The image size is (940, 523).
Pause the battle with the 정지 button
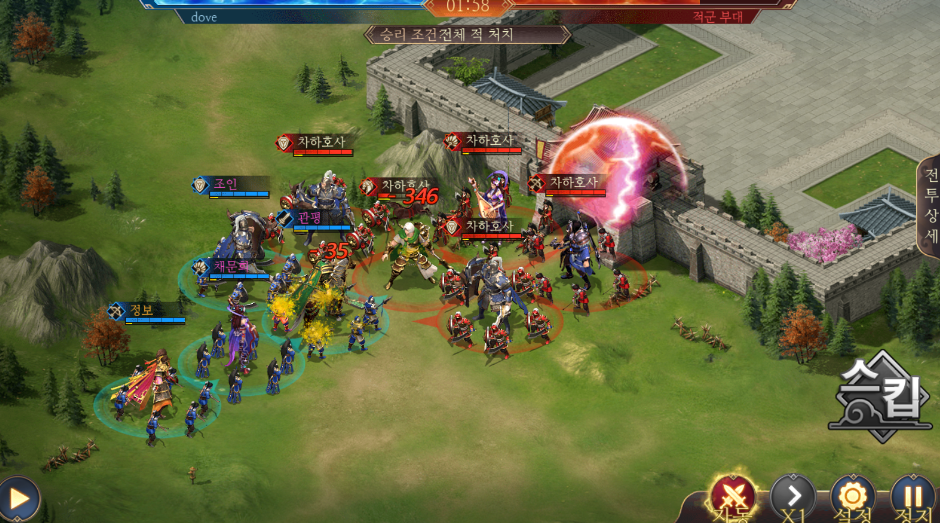911,496
